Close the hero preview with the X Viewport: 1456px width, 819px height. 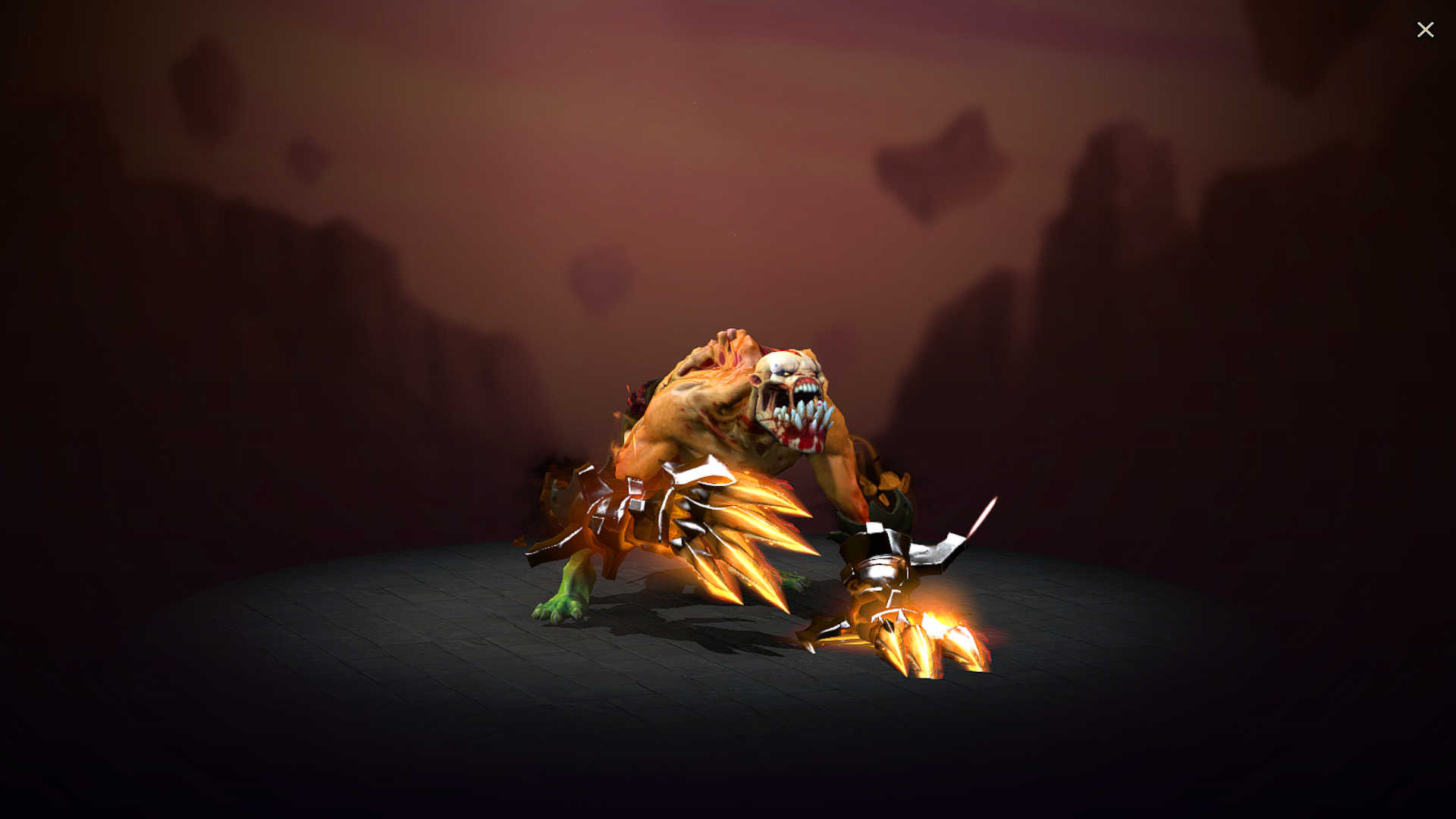[x=1426, y=29]
